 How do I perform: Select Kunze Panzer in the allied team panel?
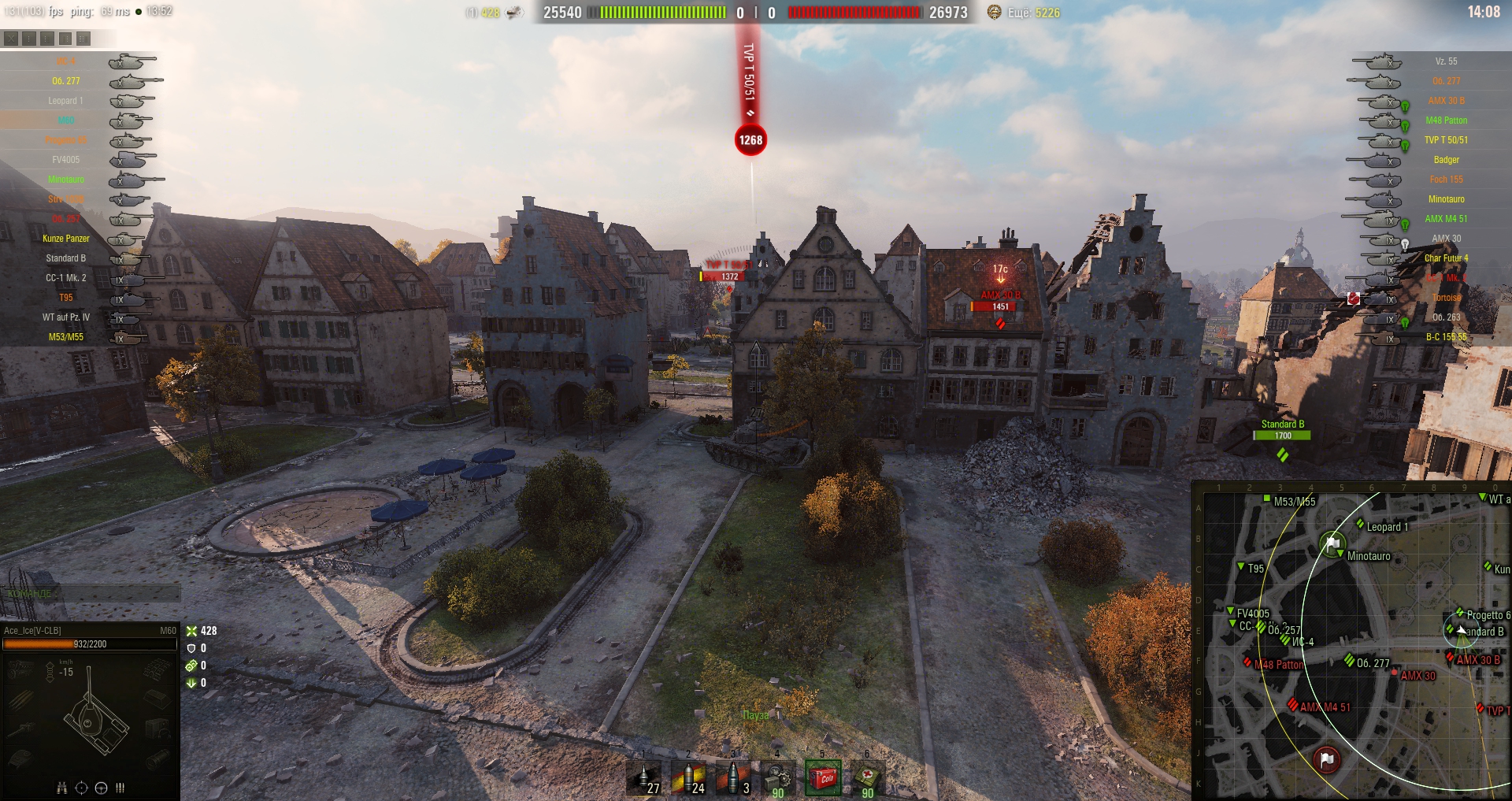[x=66, y=239]
